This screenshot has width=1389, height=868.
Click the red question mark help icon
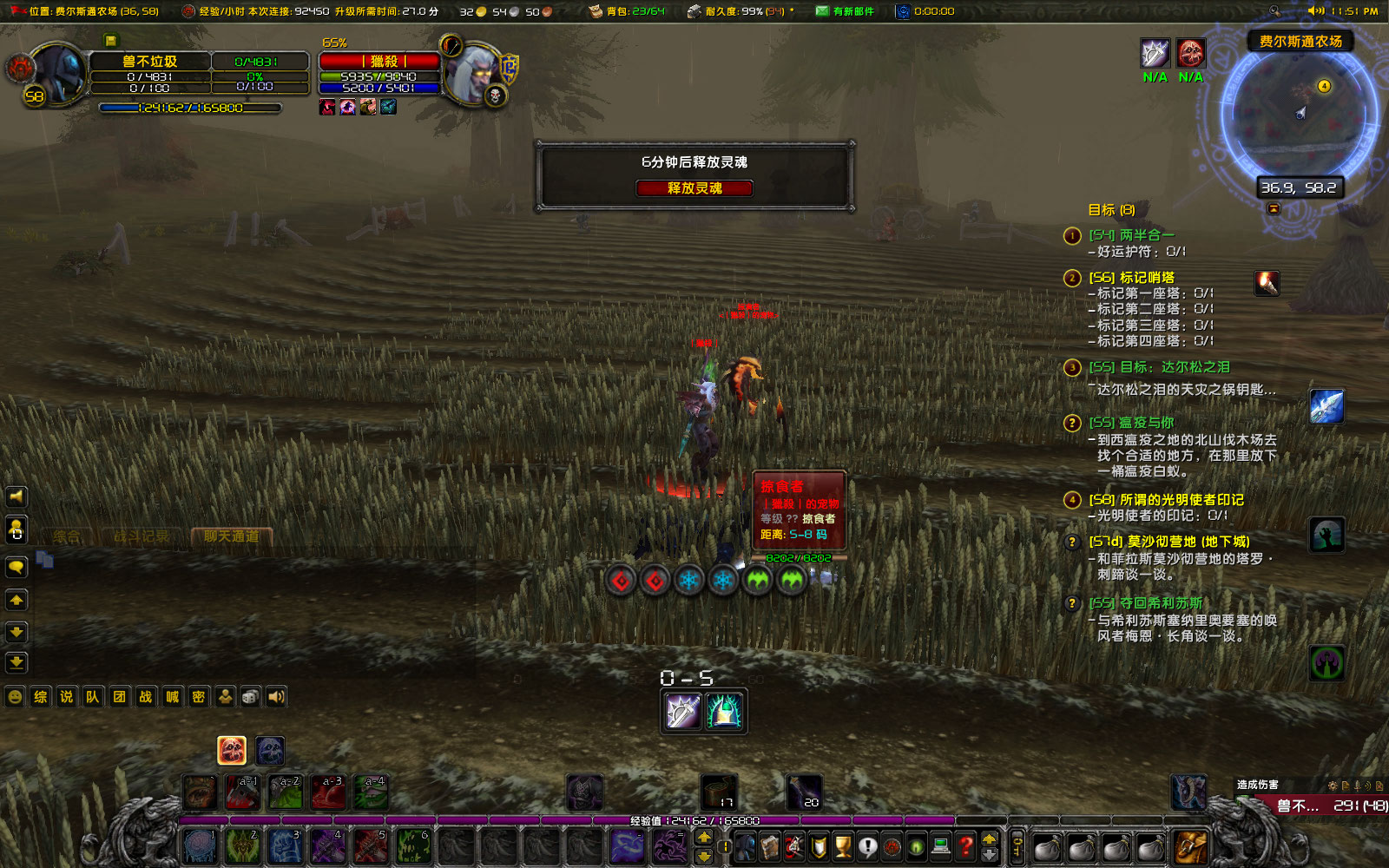964,846
